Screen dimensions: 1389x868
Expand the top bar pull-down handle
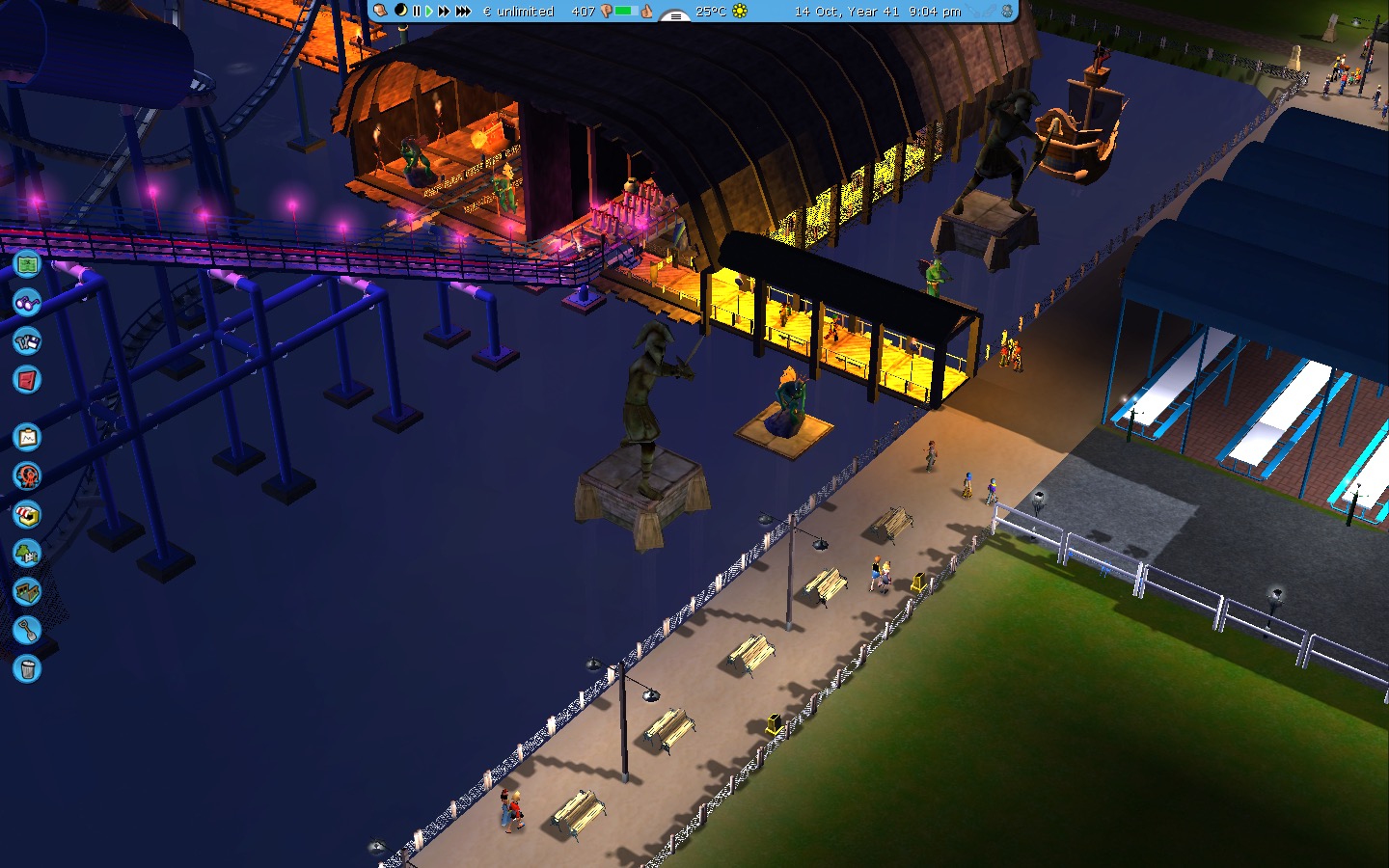675,14
